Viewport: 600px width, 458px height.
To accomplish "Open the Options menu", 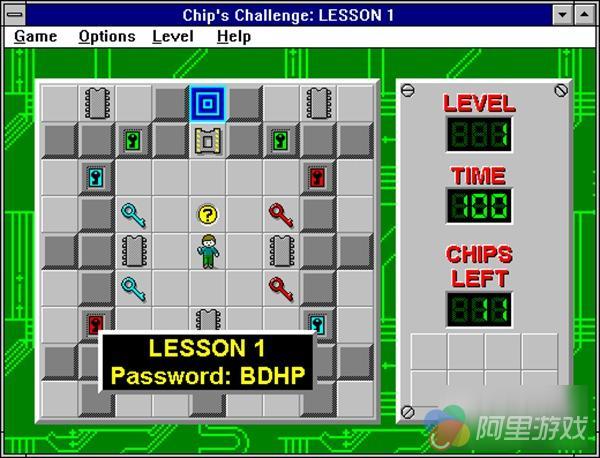I will (x=106, y=36).
